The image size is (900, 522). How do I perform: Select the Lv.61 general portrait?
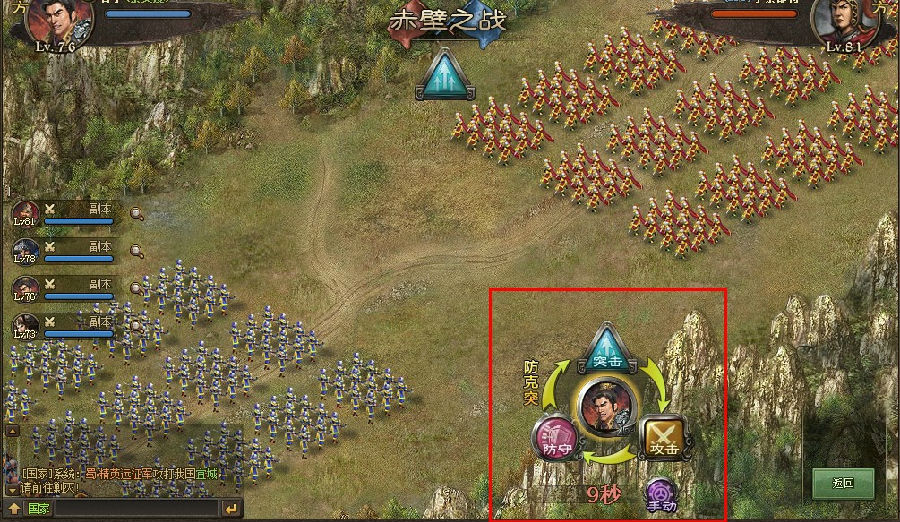pyautogui.click(x=26, y=212)
